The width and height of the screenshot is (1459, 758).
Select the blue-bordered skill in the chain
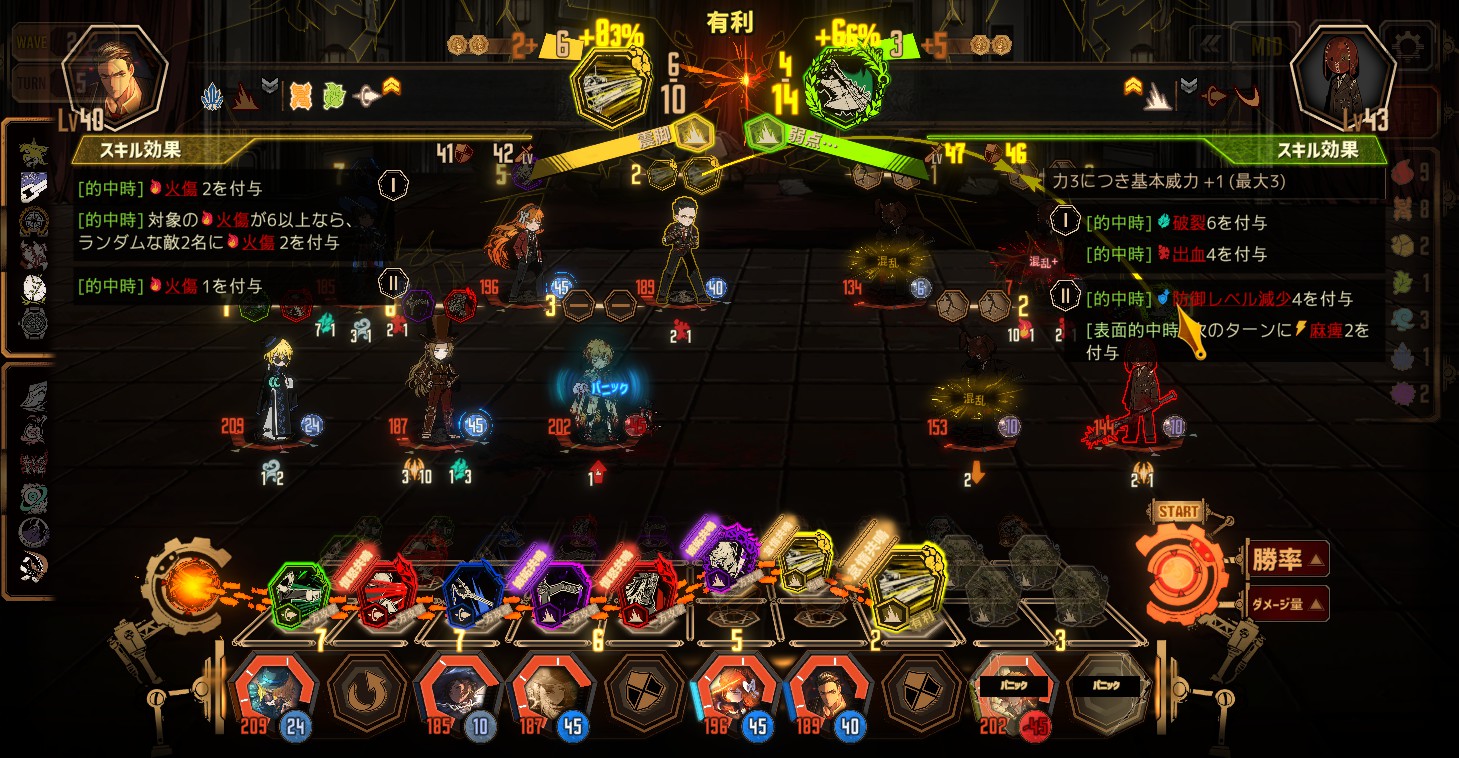pos(469,597)
